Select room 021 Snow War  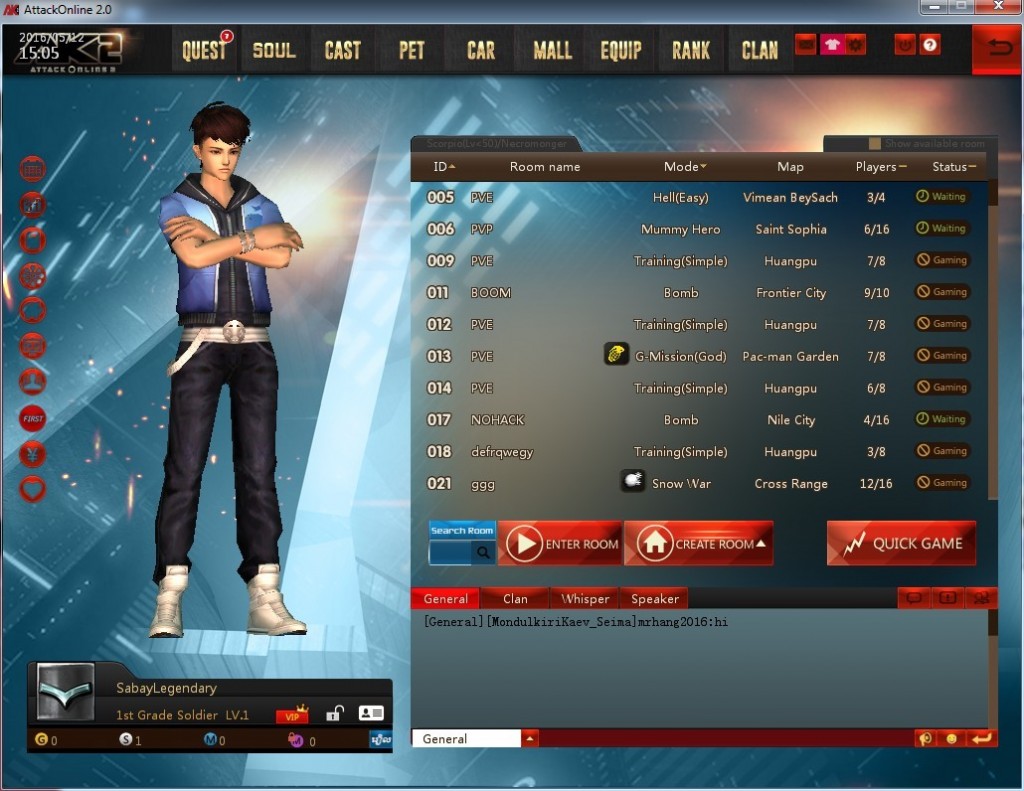click(x=680, y=484)
